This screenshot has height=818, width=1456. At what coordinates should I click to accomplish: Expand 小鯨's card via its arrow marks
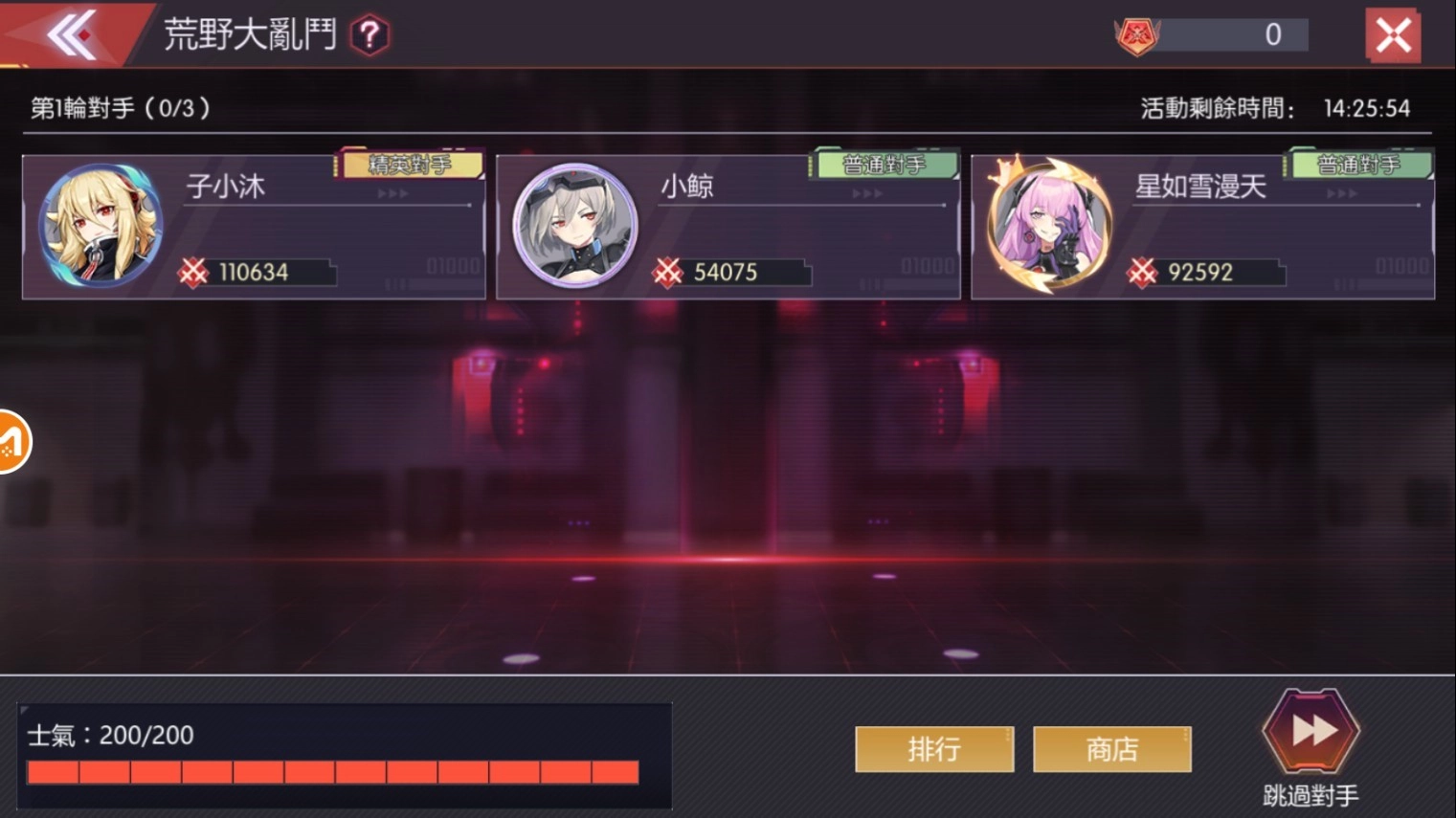864,190
